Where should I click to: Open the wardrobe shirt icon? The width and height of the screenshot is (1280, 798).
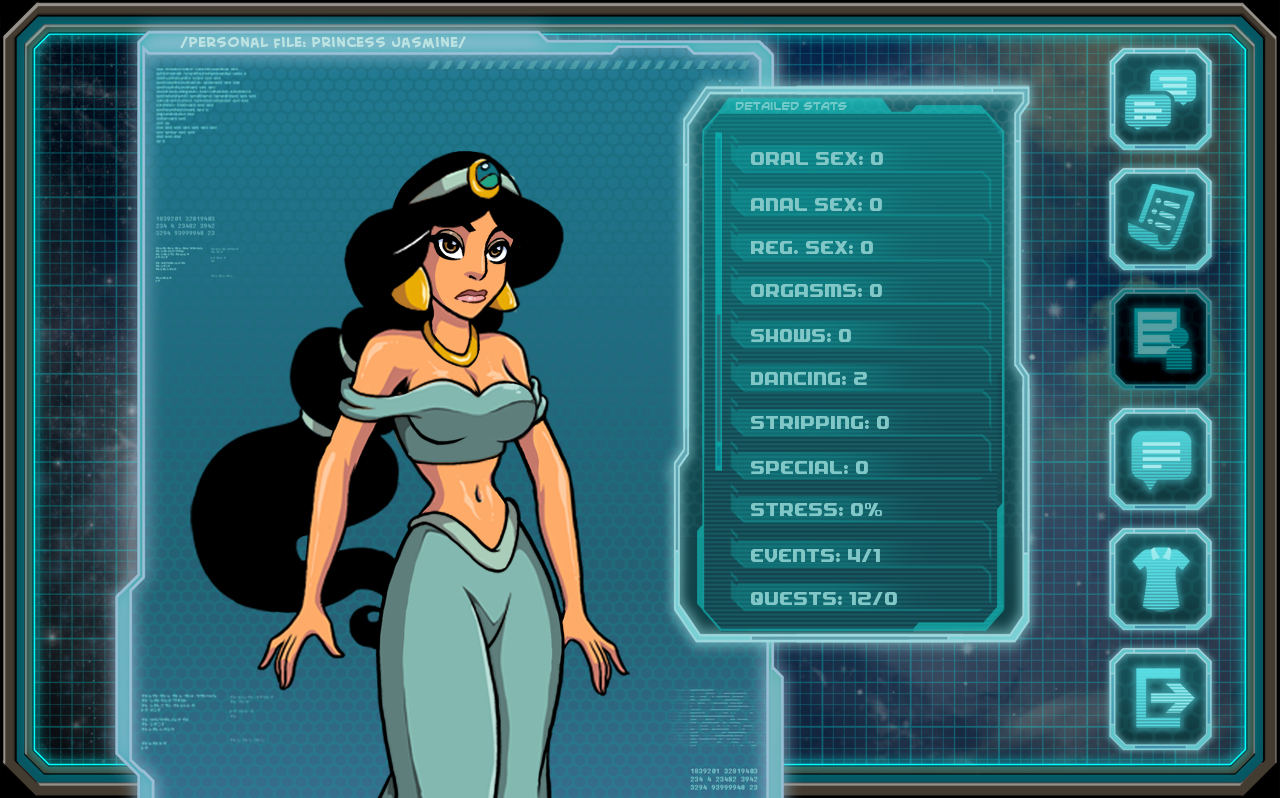pos(1160,579)
